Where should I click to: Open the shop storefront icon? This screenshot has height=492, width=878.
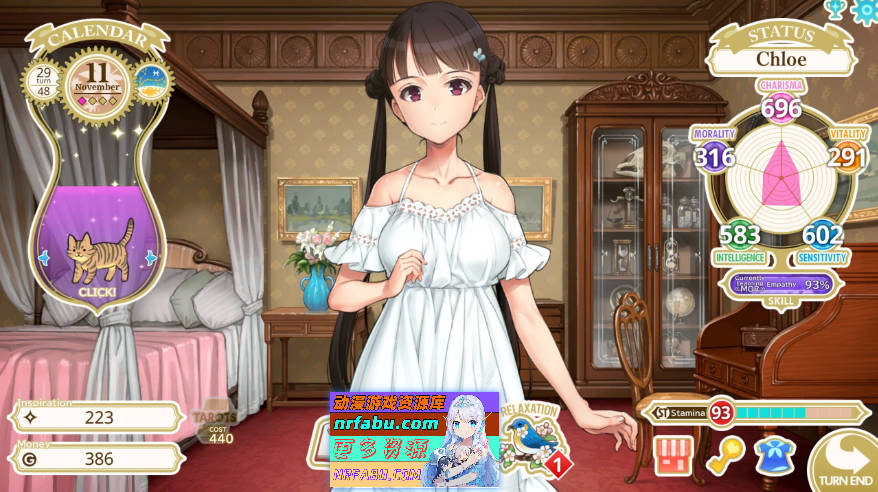pyautogui.click(x=674, y=455)
